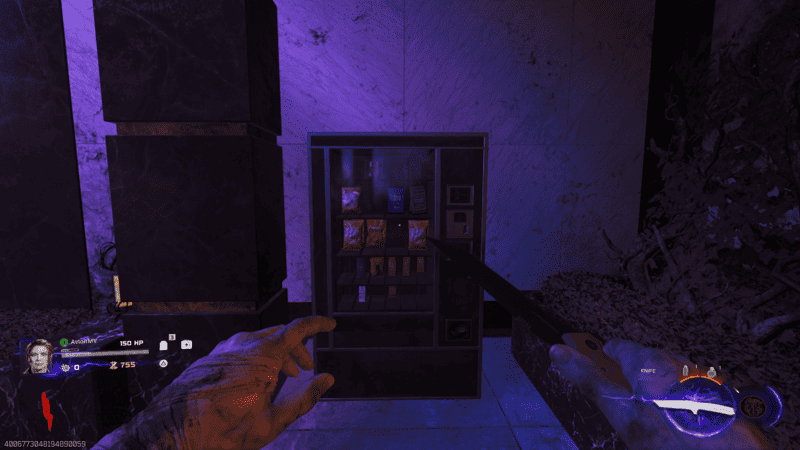
Task: Activate the round field upgrade emblem
Action: (753, 406)
